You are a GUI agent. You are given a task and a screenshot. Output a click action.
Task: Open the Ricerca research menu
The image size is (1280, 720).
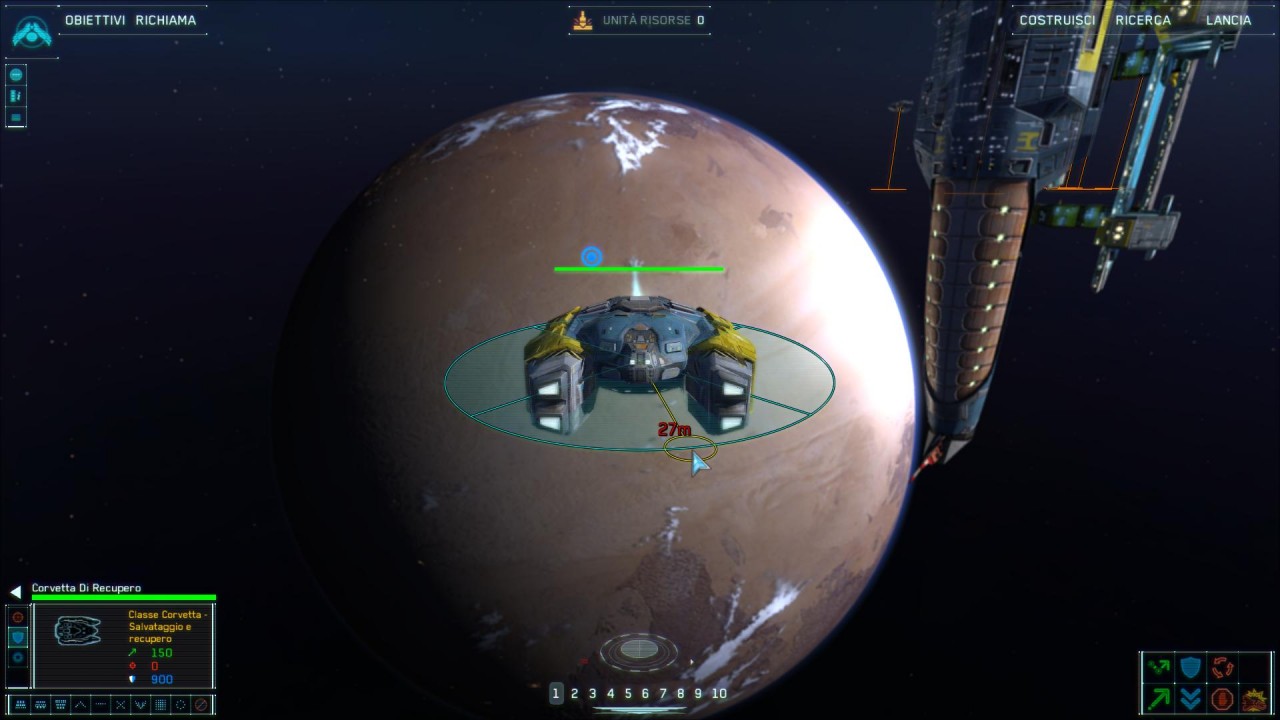pos(1143,20)
